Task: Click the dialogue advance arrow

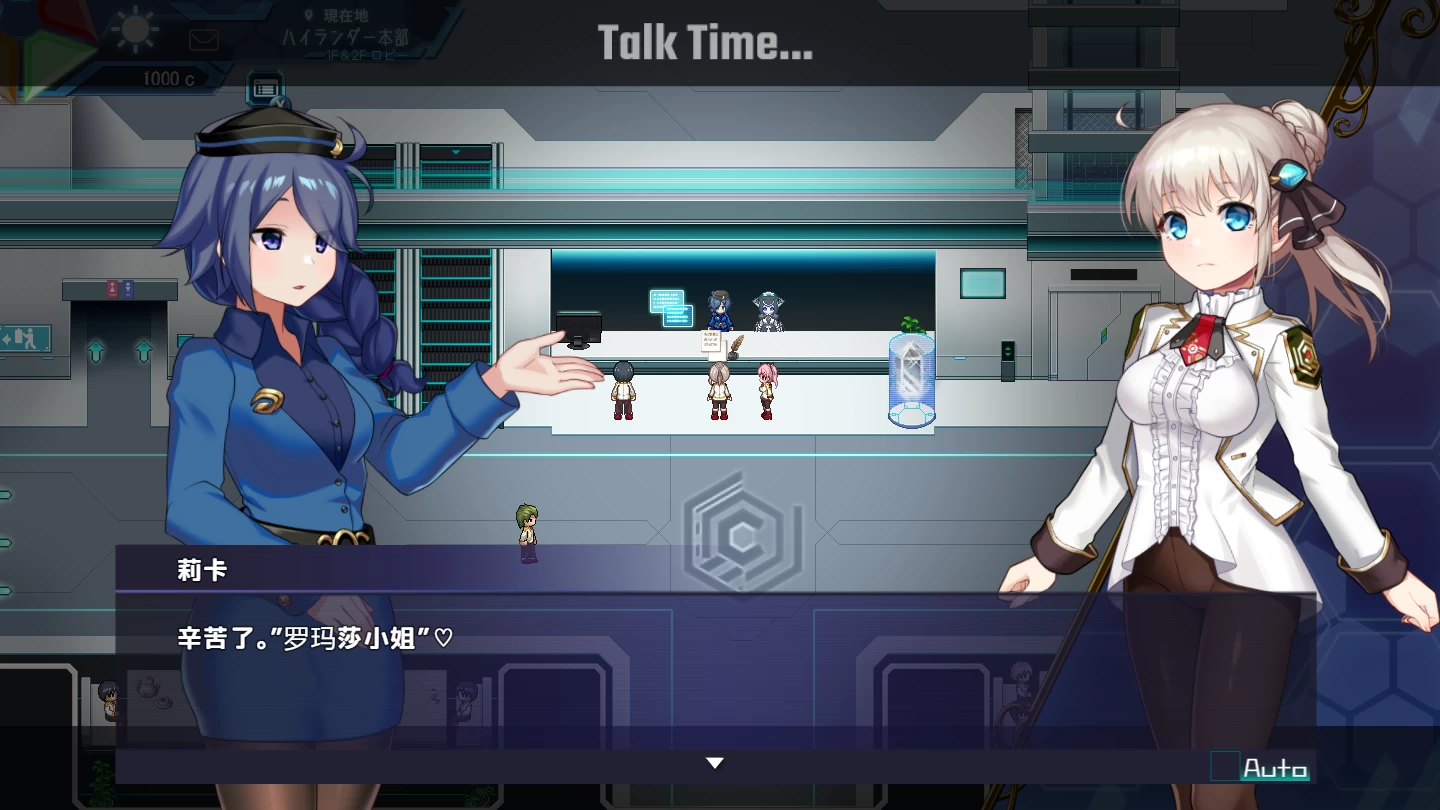Action: pyautogui.click(x=714, y=762)
